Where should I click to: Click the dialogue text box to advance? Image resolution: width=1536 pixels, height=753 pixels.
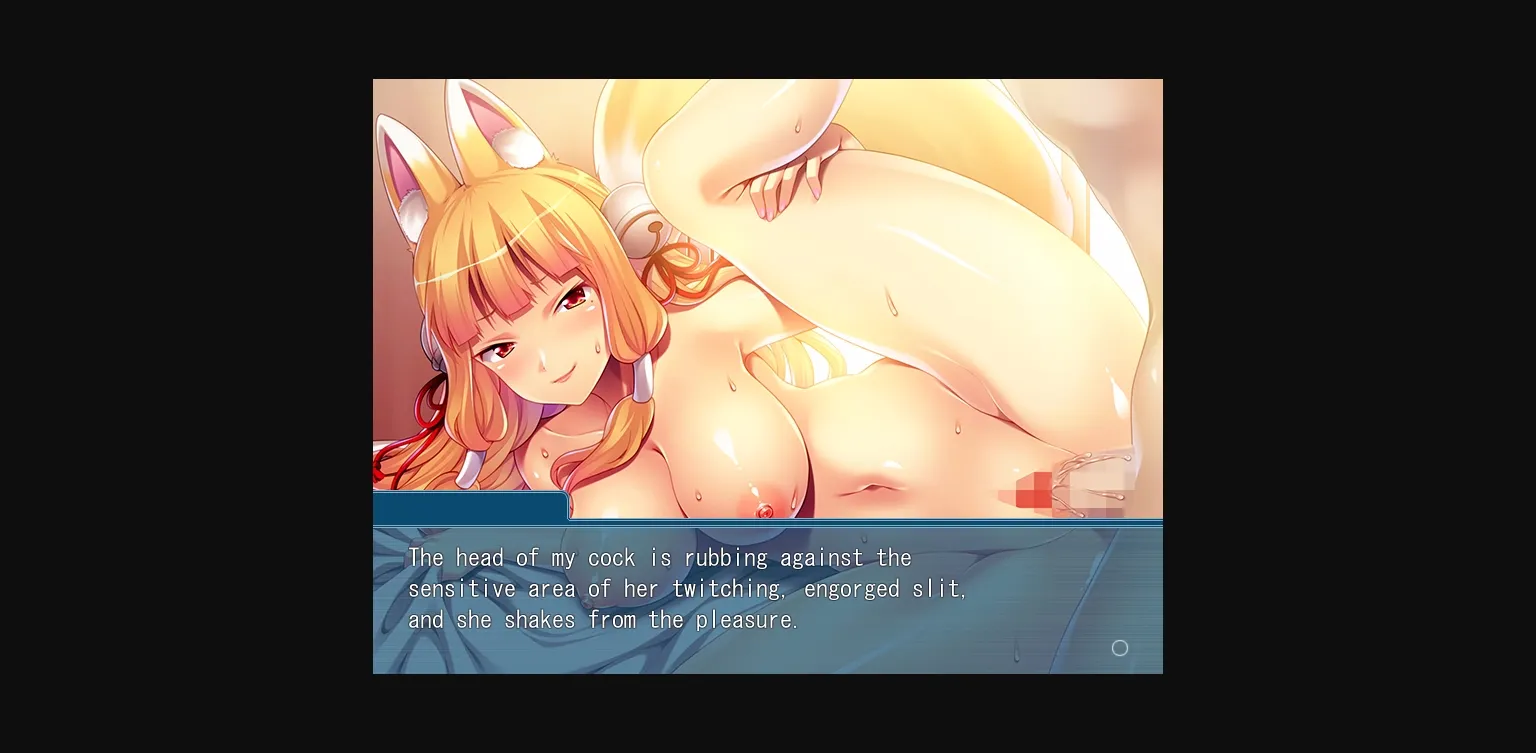pyautogui.click(x=767, y=600)
